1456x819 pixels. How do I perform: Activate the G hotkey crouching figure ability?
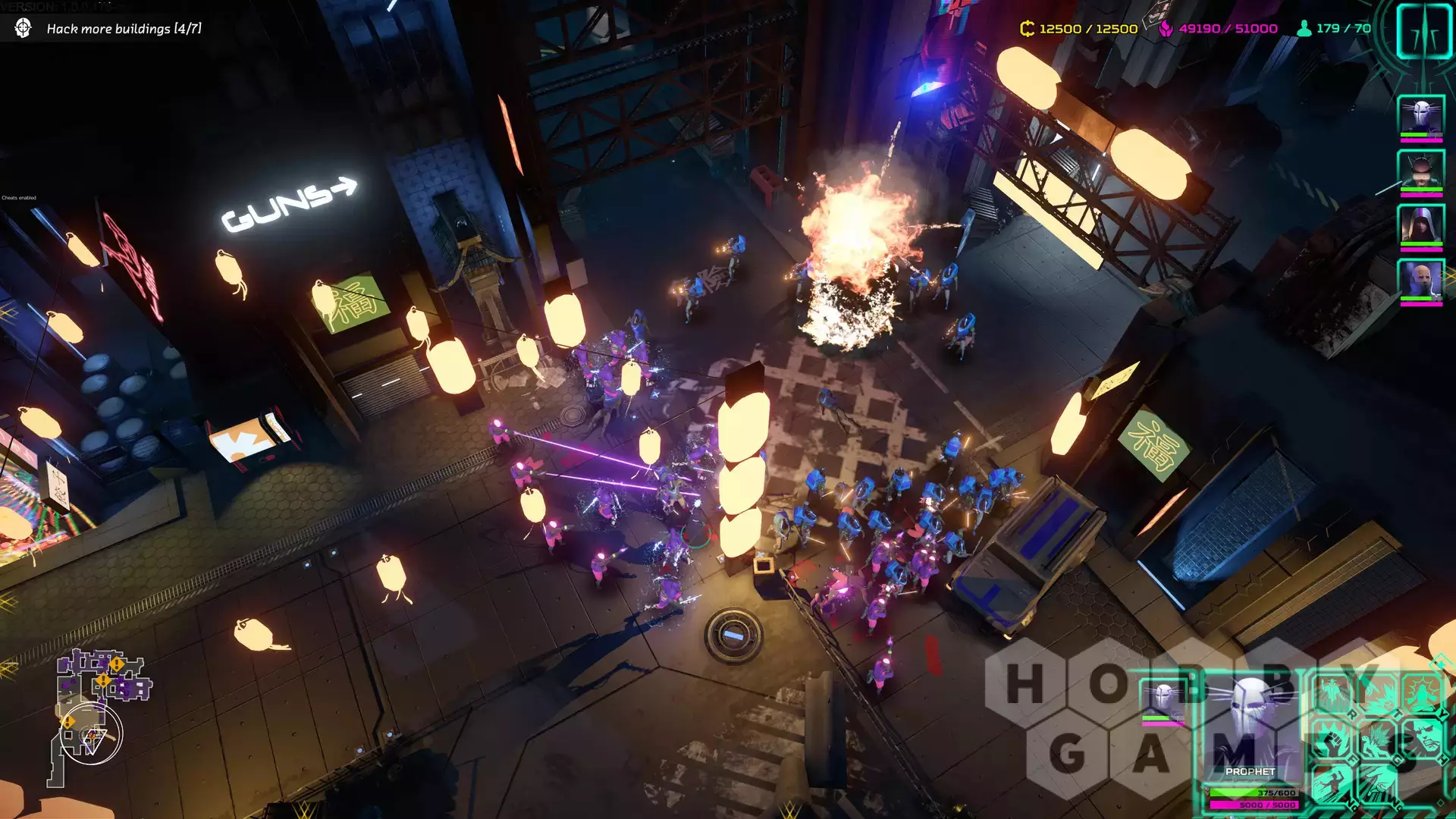(x=1376, y=739)
